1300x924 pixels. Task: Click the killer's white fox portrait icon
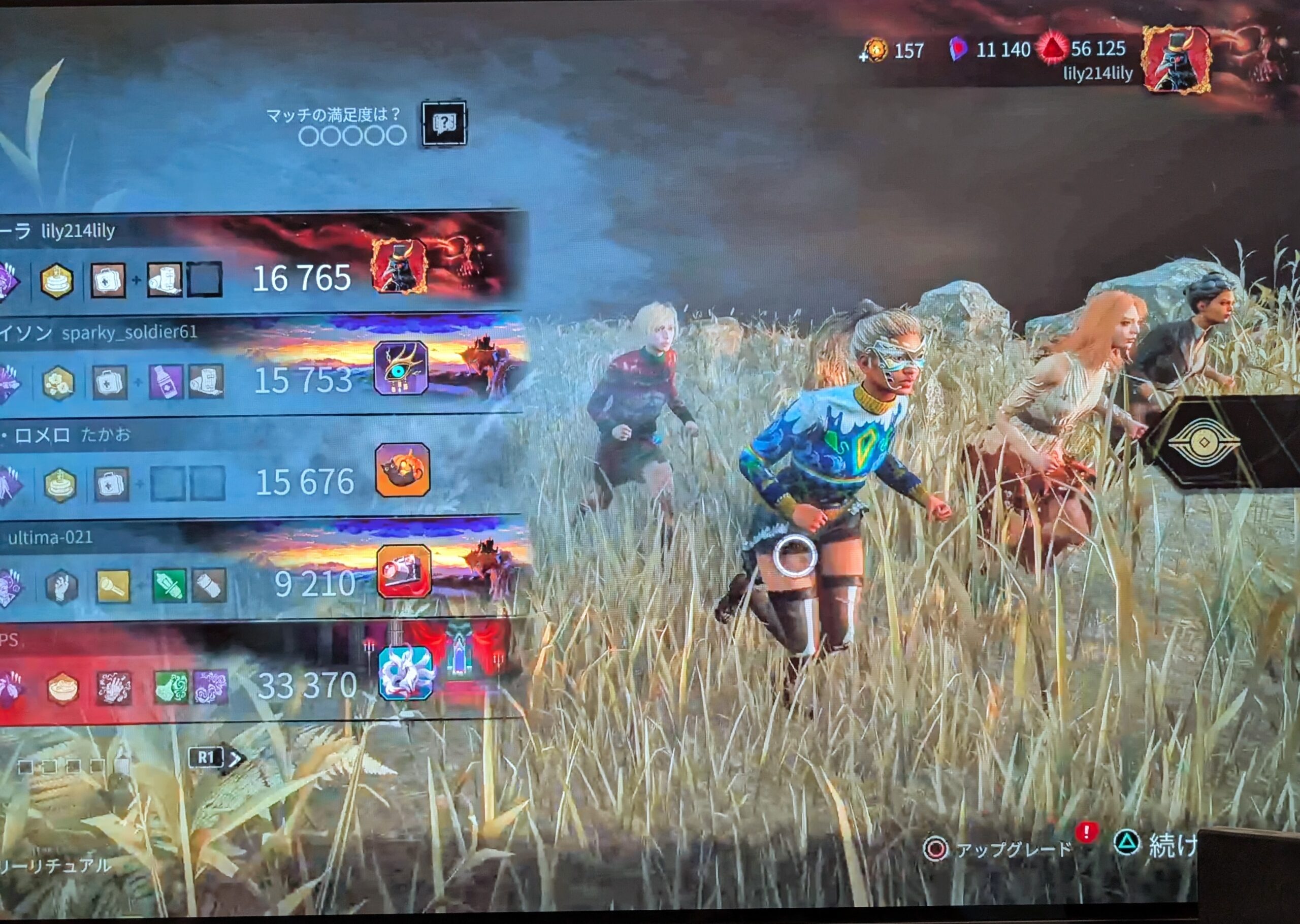click(405, 673)
